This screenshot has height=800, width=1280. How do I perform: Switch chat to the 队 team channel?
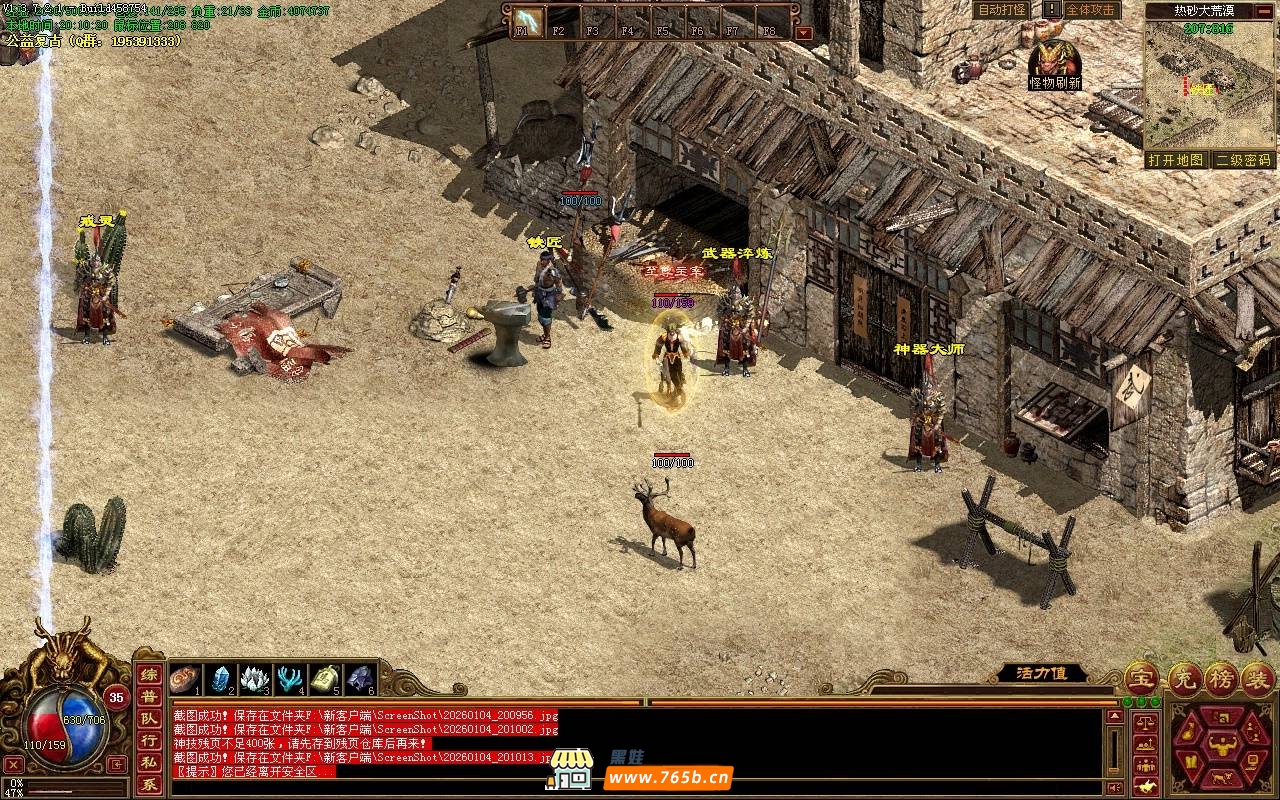148,719
